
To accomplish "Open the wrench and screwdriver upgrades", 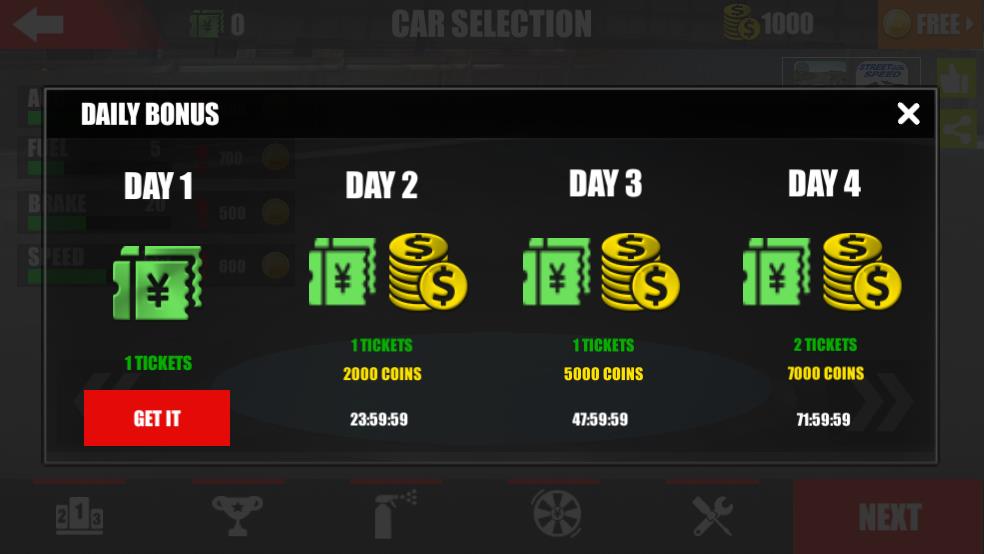I will [713, 516].
